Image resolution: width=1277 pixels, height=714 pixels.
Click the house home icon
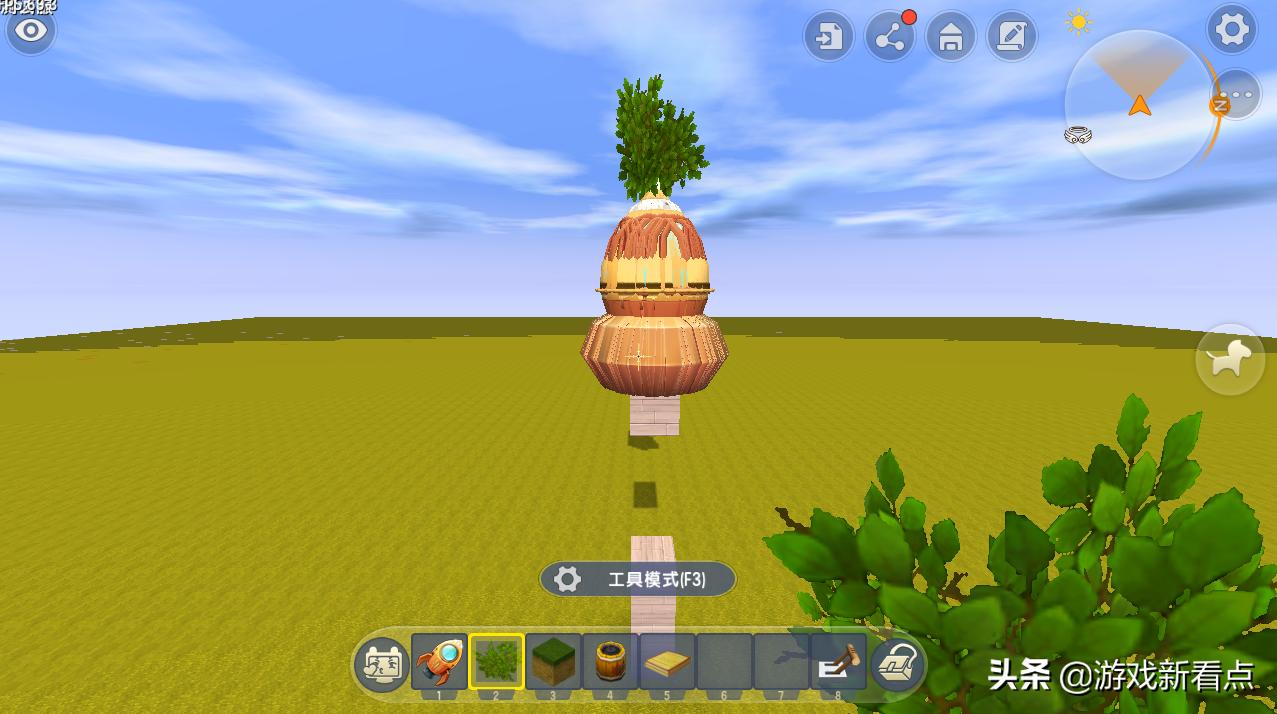(x=951, y=38)
